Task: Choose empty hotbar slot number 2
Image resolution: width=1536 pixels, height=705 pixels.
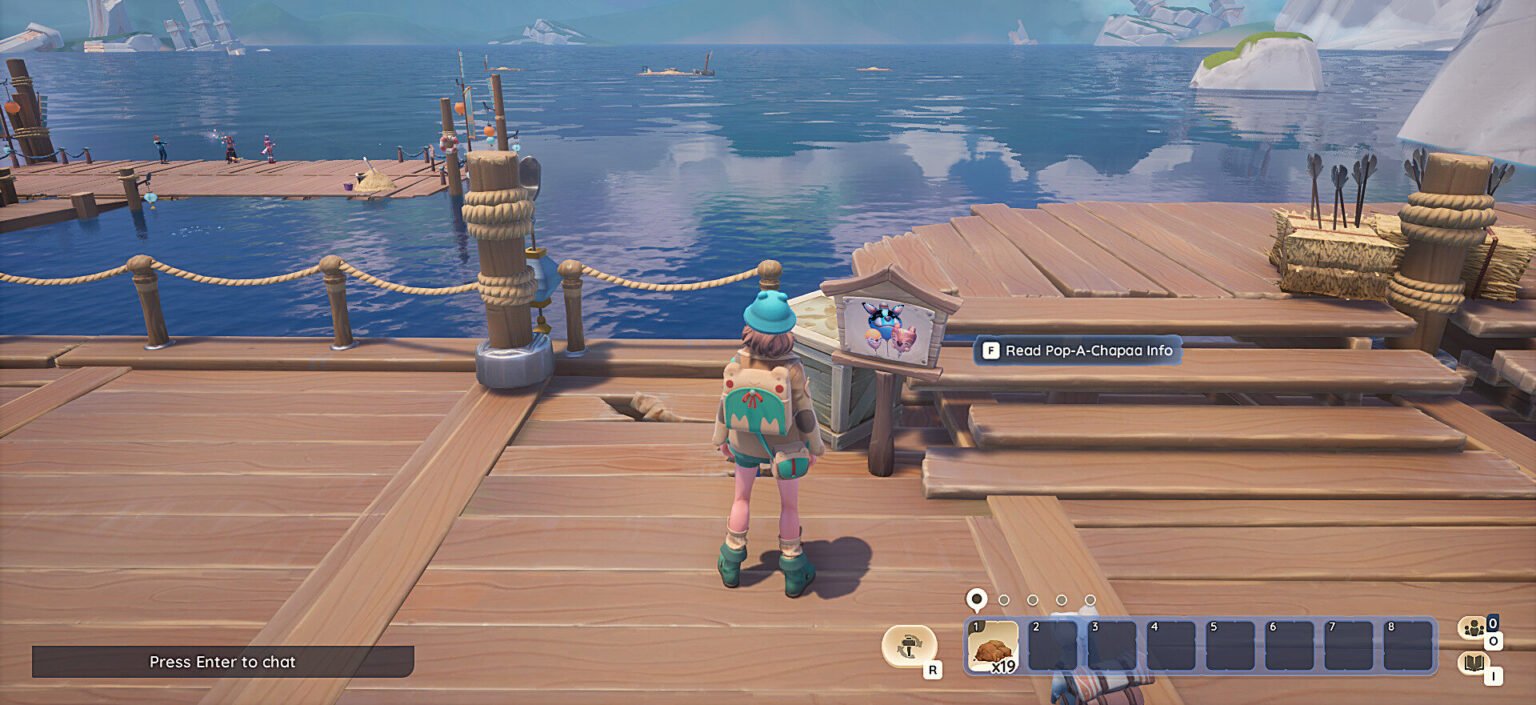Action: point(1053,646)
